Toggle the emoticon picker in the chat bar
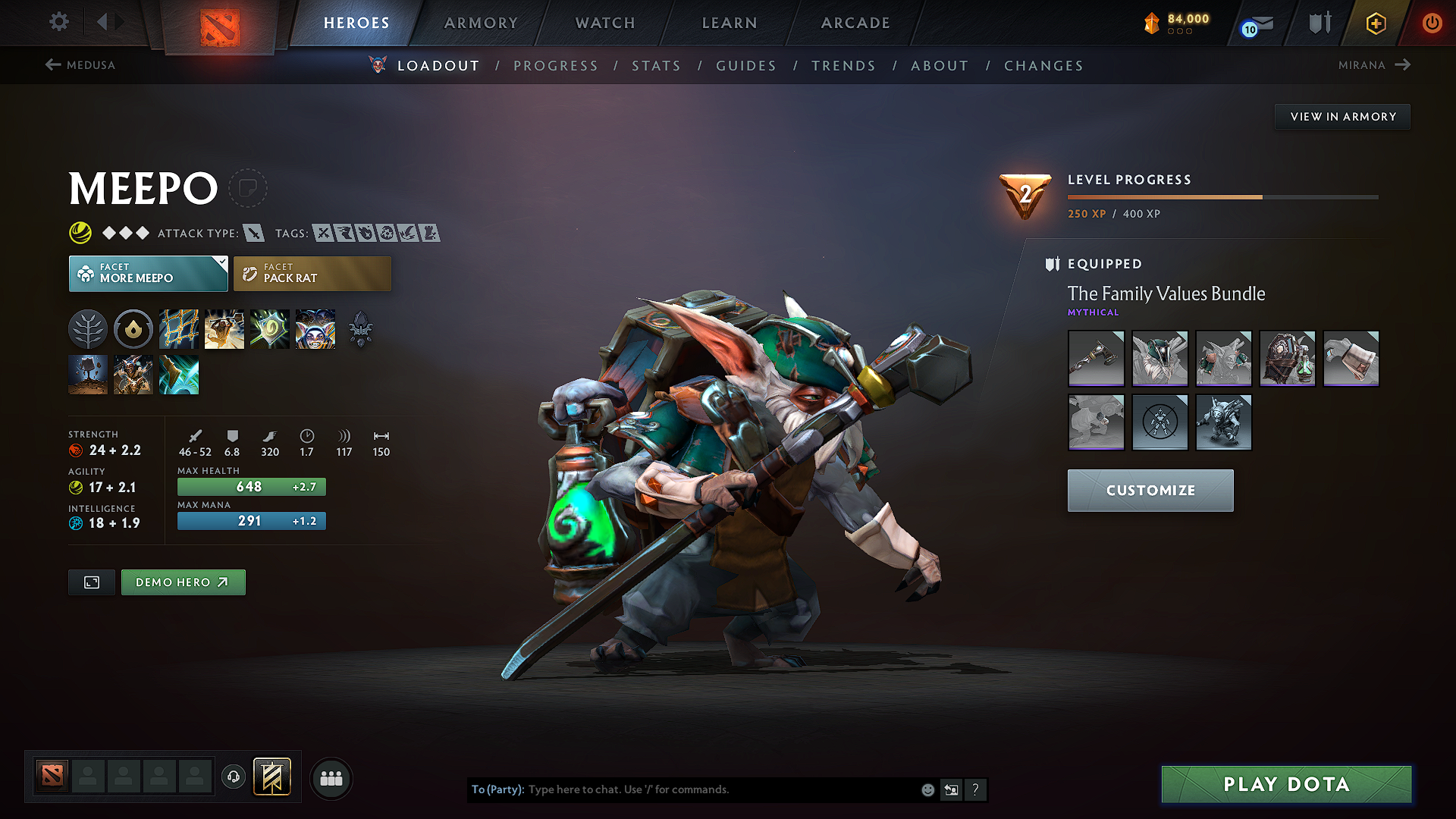 (927, 789)
